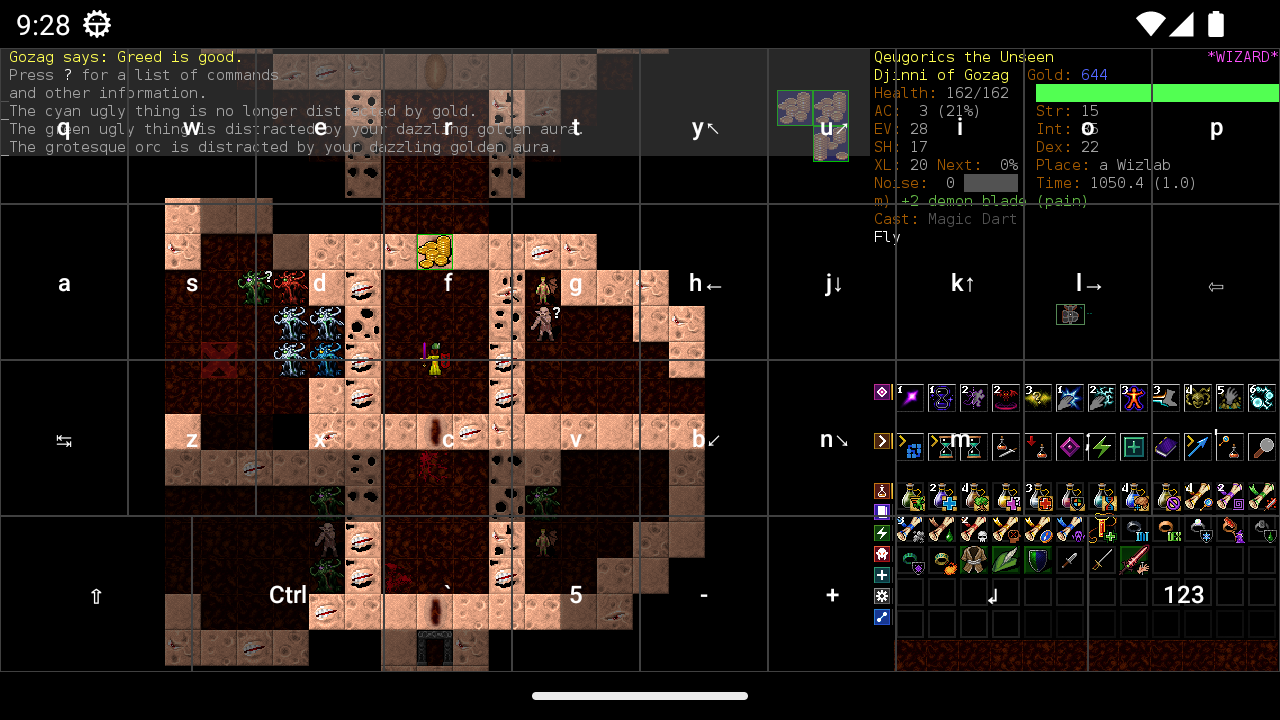Activate the magnifying glass command icon

[x=1262, y=447]
